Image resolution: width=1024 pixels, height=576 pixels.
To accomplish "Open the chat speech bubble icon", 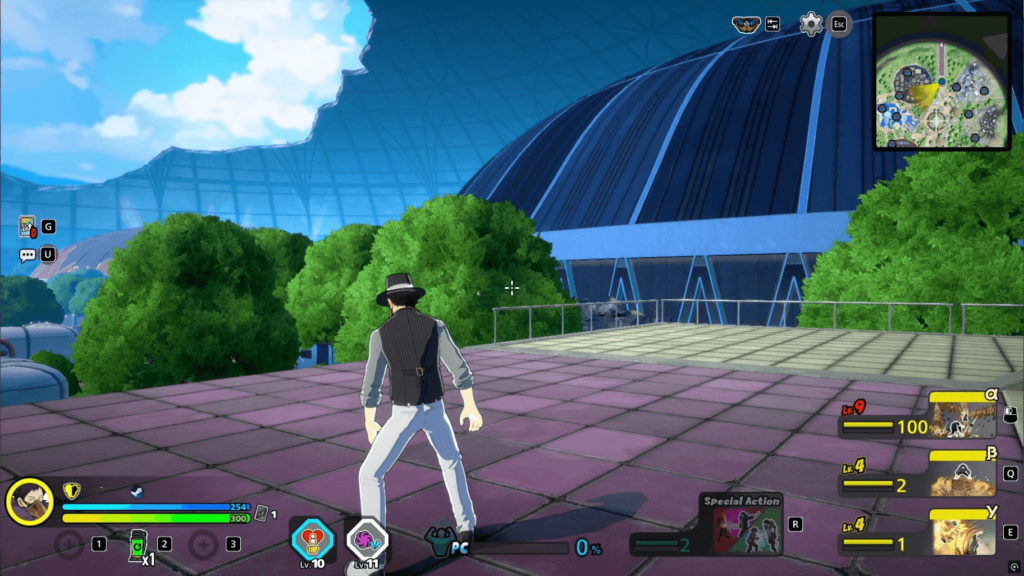I will click(x=27, y=254).
